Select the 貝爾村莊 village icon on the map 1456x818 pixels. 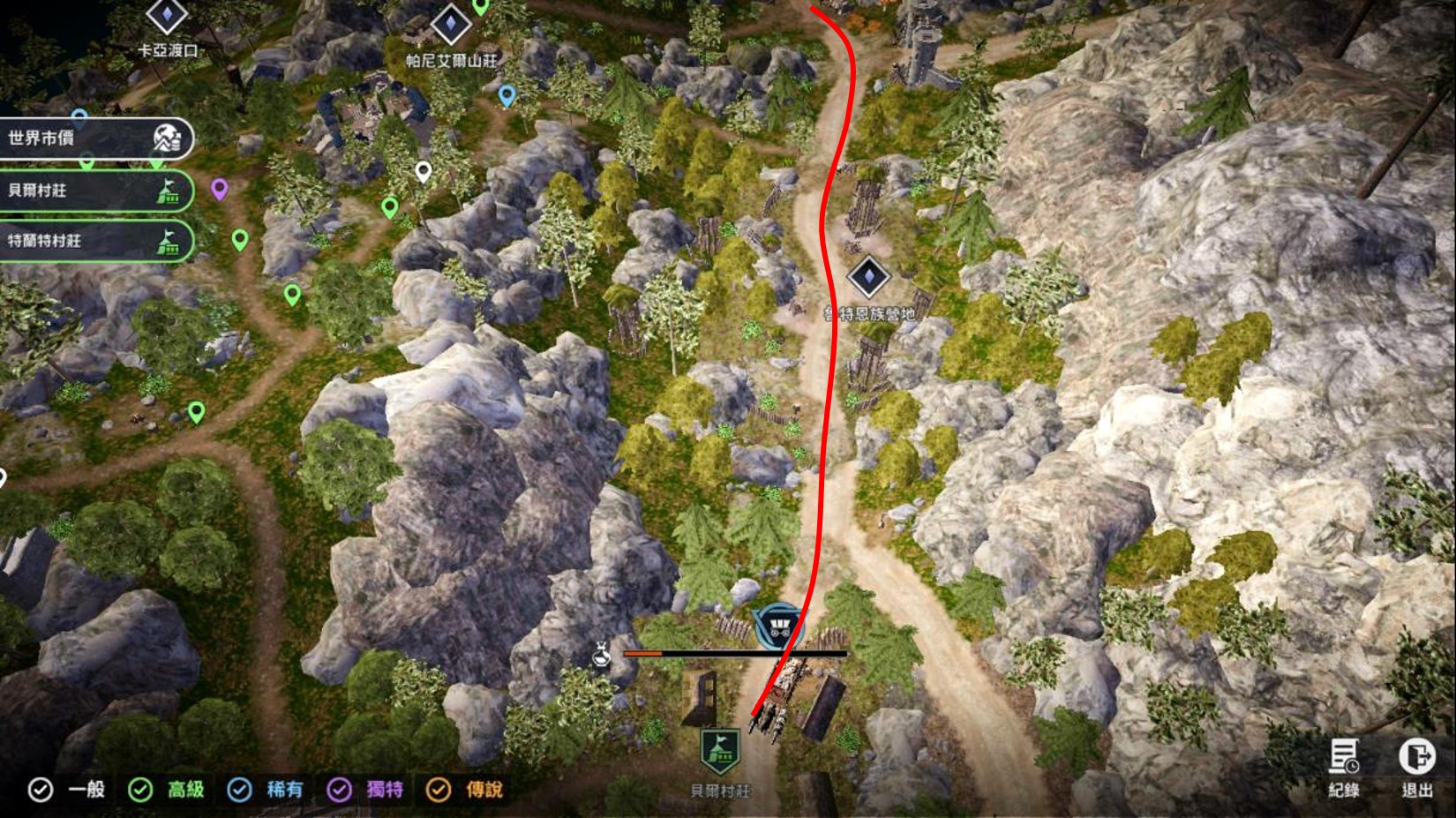[x=720, y=752]
